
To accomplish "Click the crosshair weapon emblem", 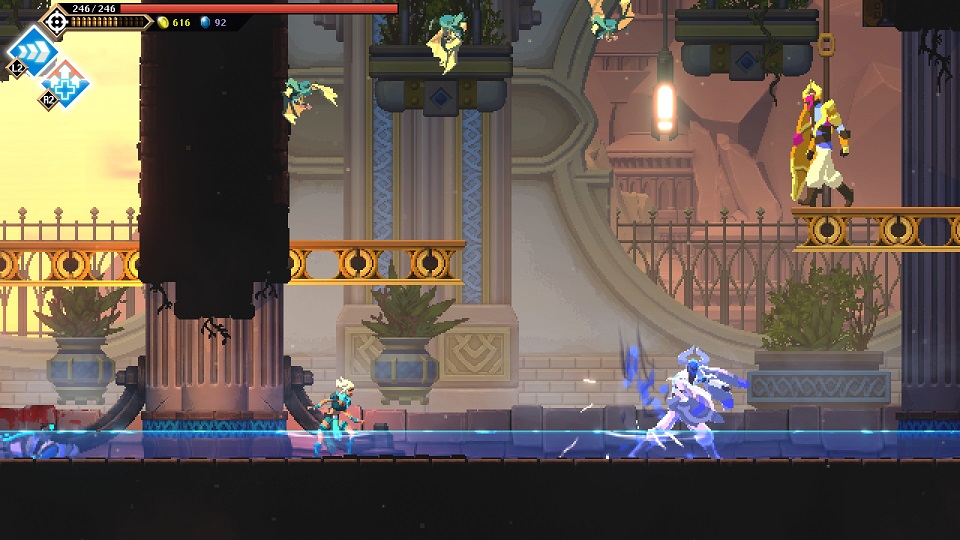I will coord(56,20).
